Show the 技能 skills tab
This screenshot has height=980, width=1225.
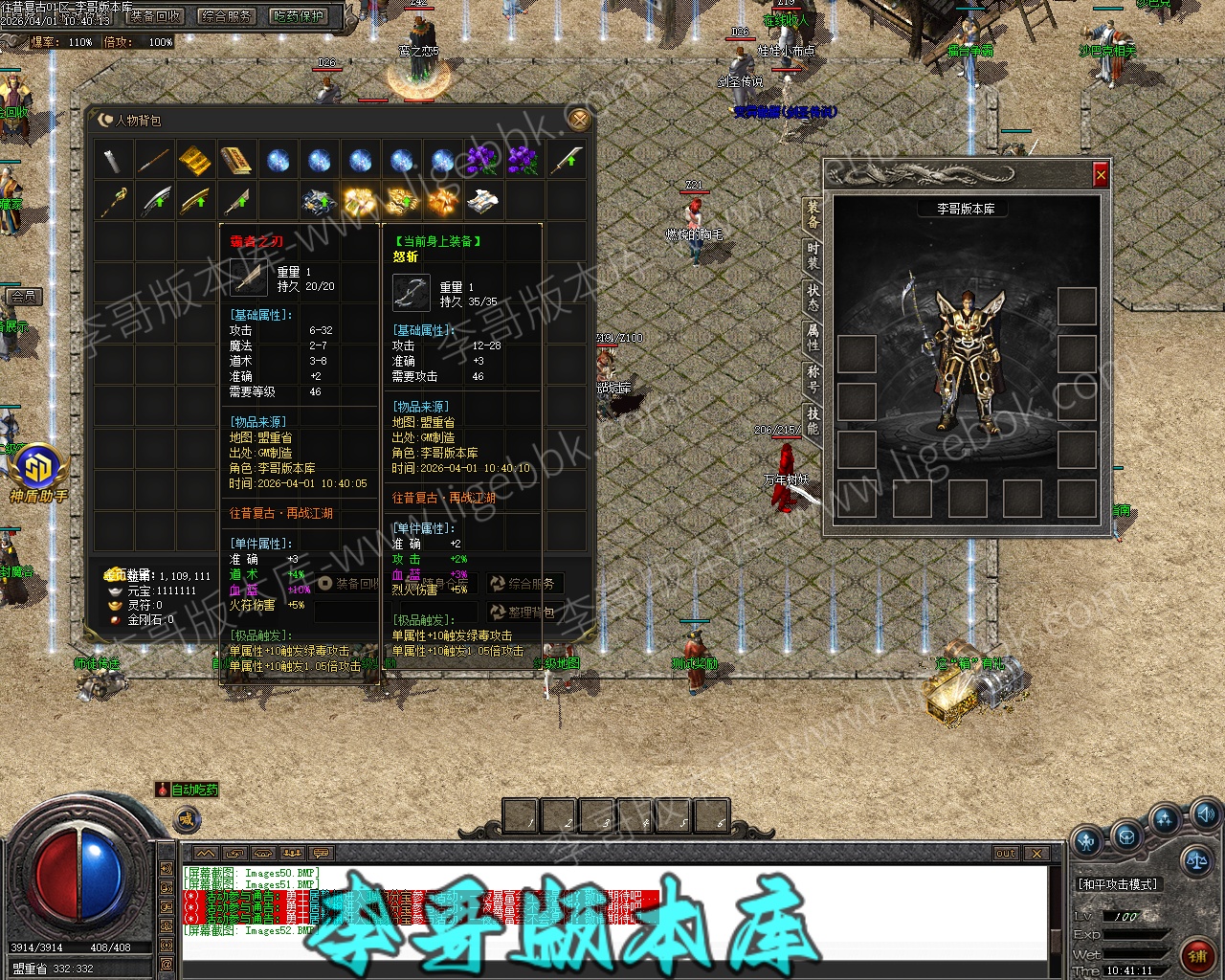pos(813,419)
